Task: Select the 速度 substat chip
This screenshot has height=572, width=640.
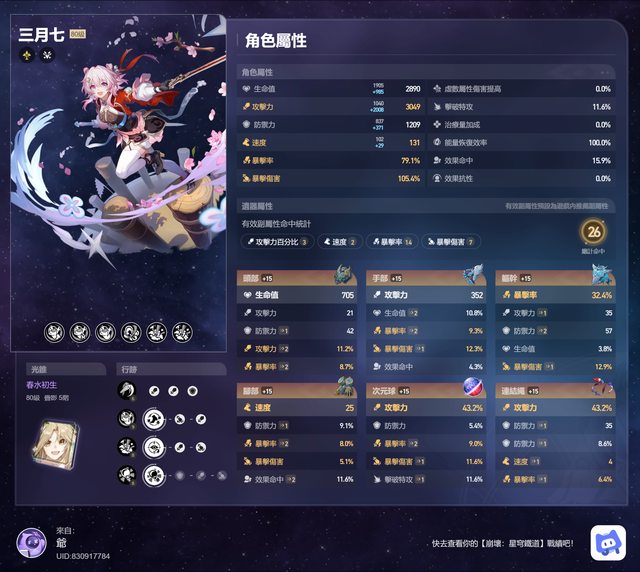Action: point(342,242)
